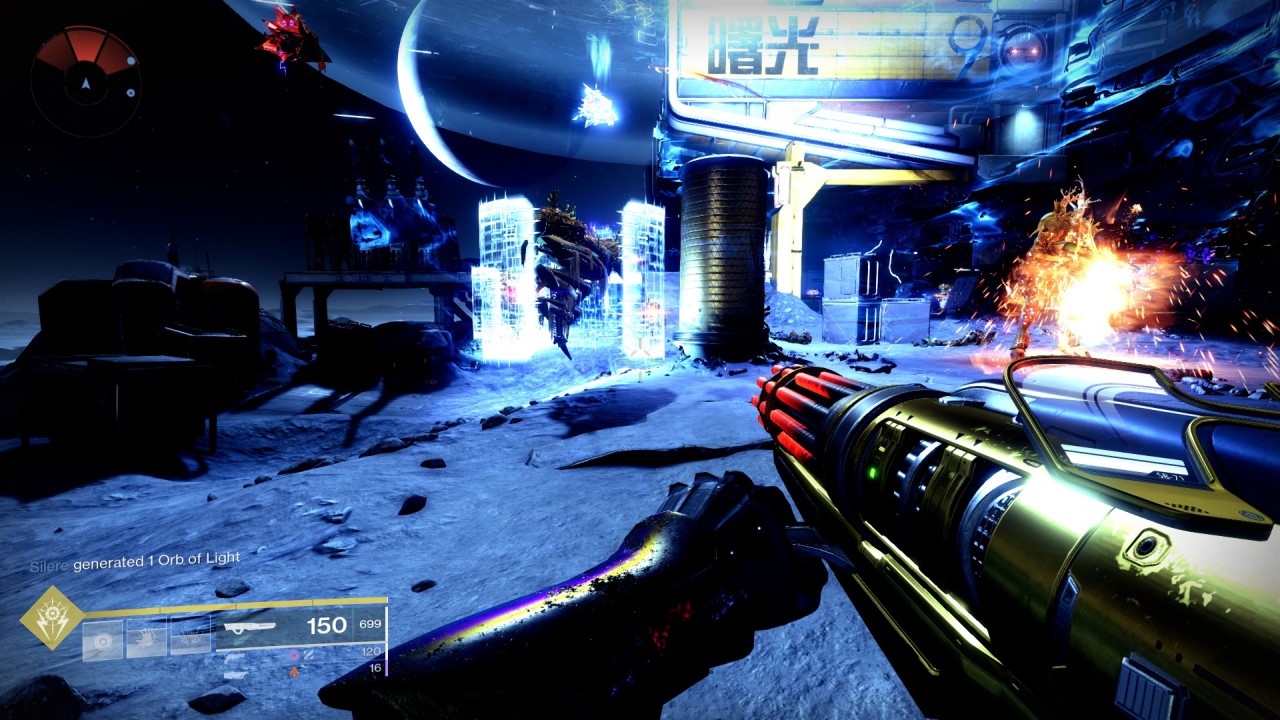This screenshot has width=1280, height=720.
Task: Select the equipped weapon silhouette
Action: pos(250,627)
